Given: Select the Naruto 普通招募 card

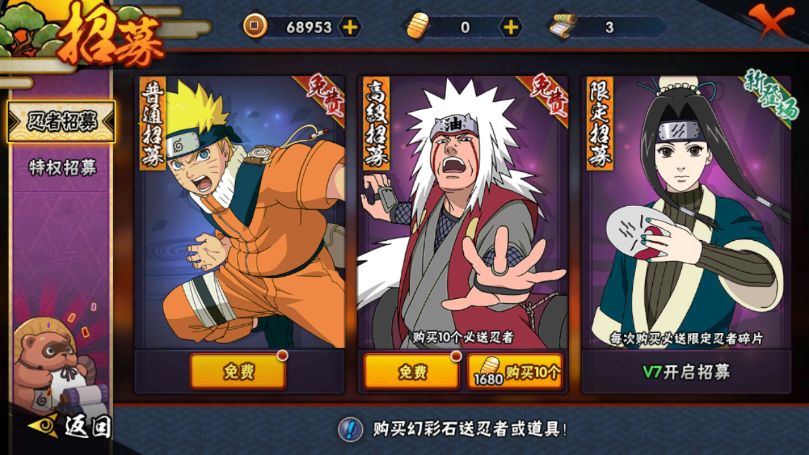Looking at the screenshot, I should click(238, 210).
